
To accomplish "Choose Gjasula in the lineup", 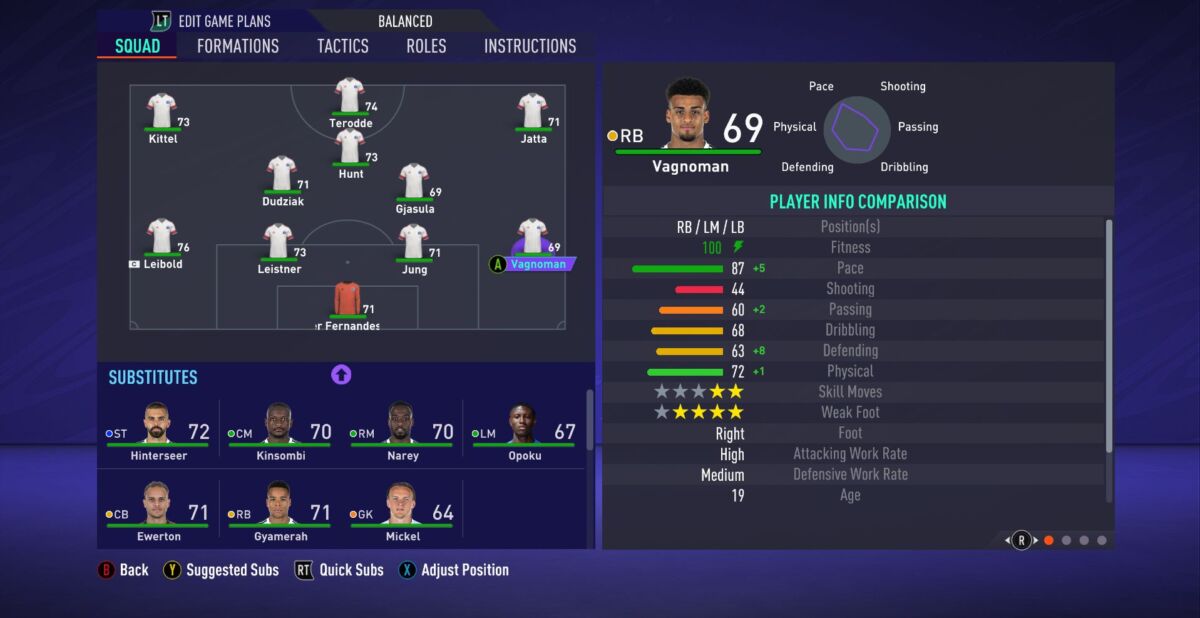I will [414, 184].
